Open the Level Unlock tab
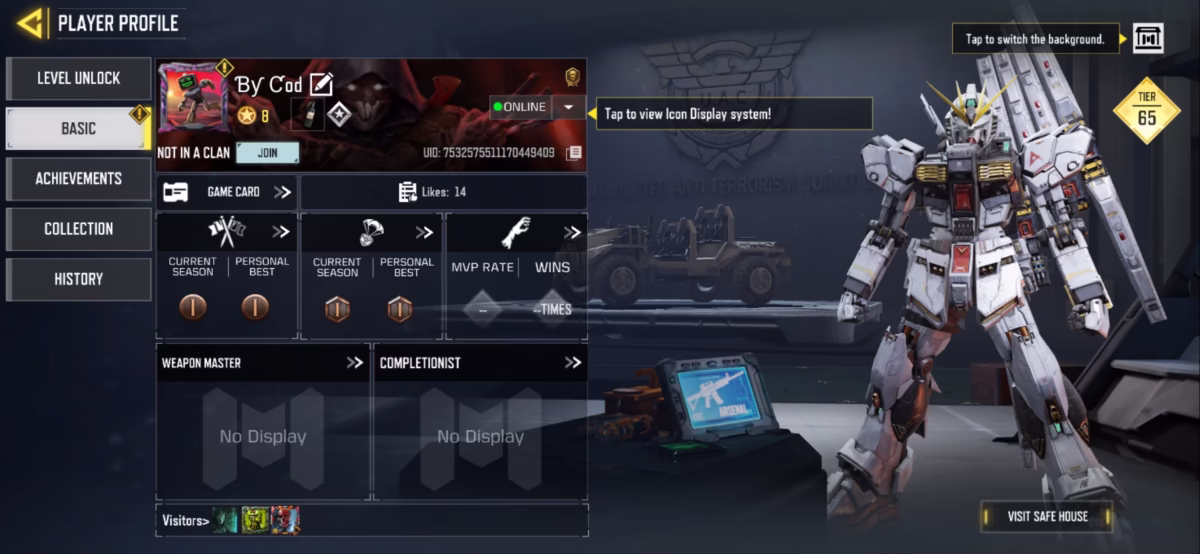The height and width of the screenshot is (554, 1200). coord(78,78)
